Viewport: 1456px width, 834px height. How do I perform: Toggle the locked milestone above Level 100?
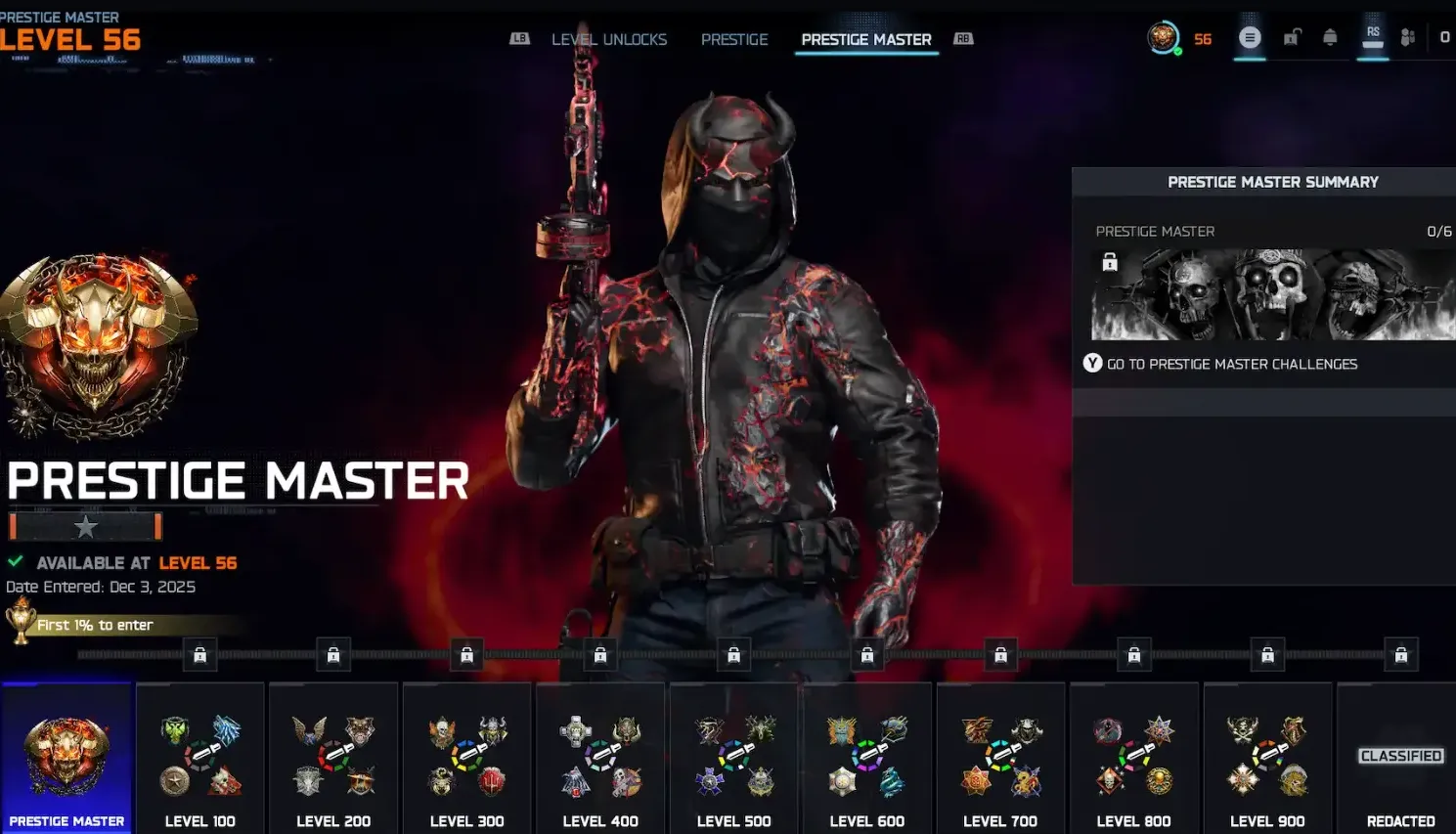(200, 654)
